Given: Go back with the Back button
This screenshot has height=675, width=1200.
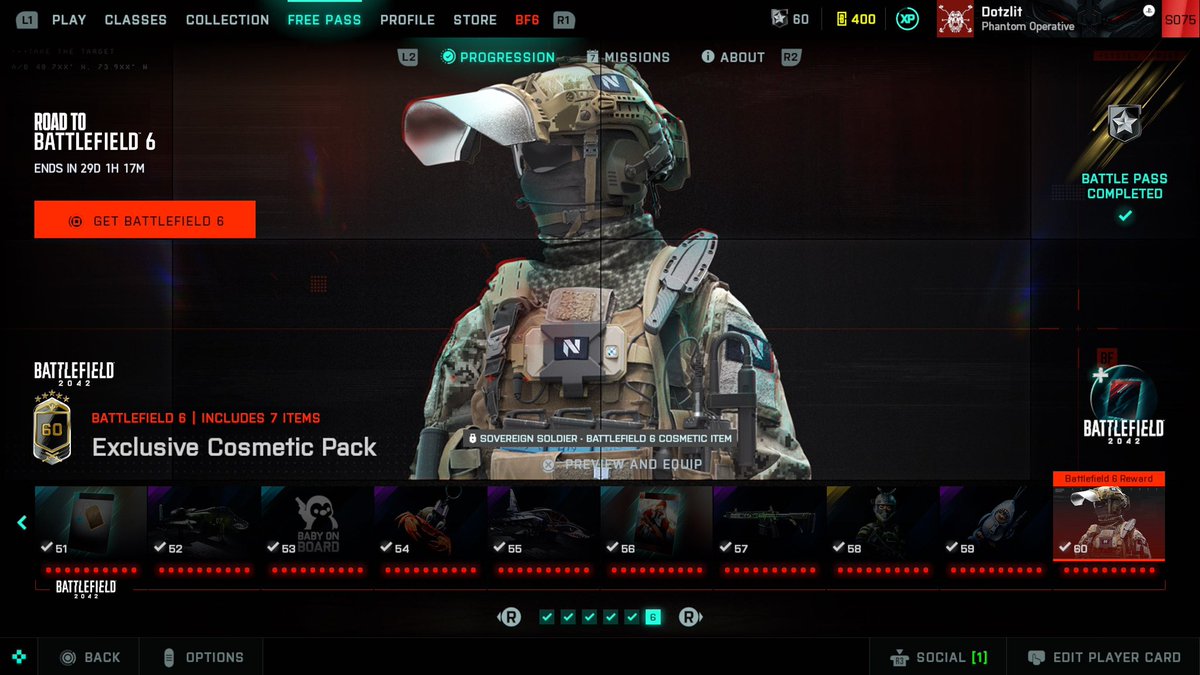Looking at the screenshot, I should [x=91, y=657].
